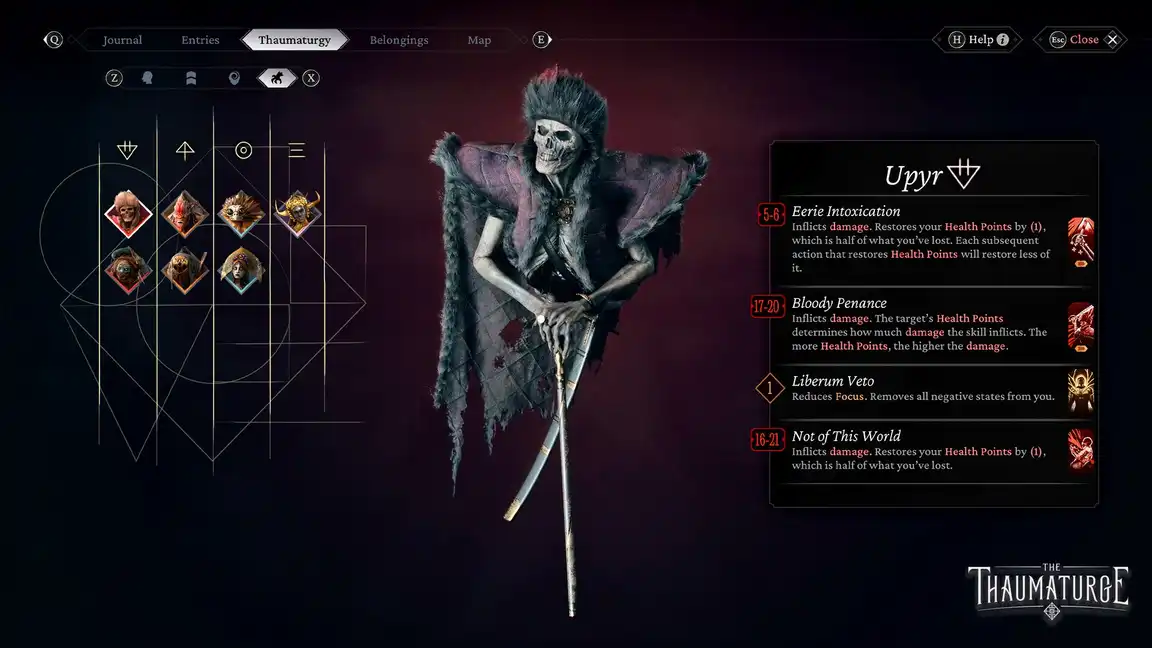Open the stacked chevrons sub-tab
The image size is (1152, 648).
(x=191, y=78)
